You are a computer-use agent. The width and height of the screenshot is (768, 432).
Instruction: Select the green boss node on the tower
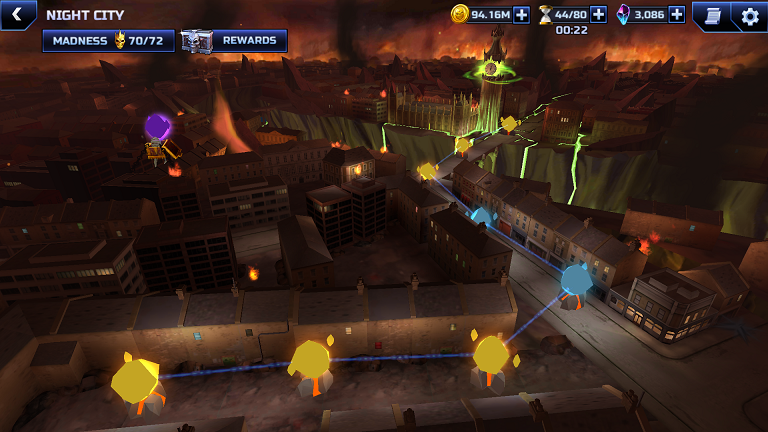click(491, 68)
